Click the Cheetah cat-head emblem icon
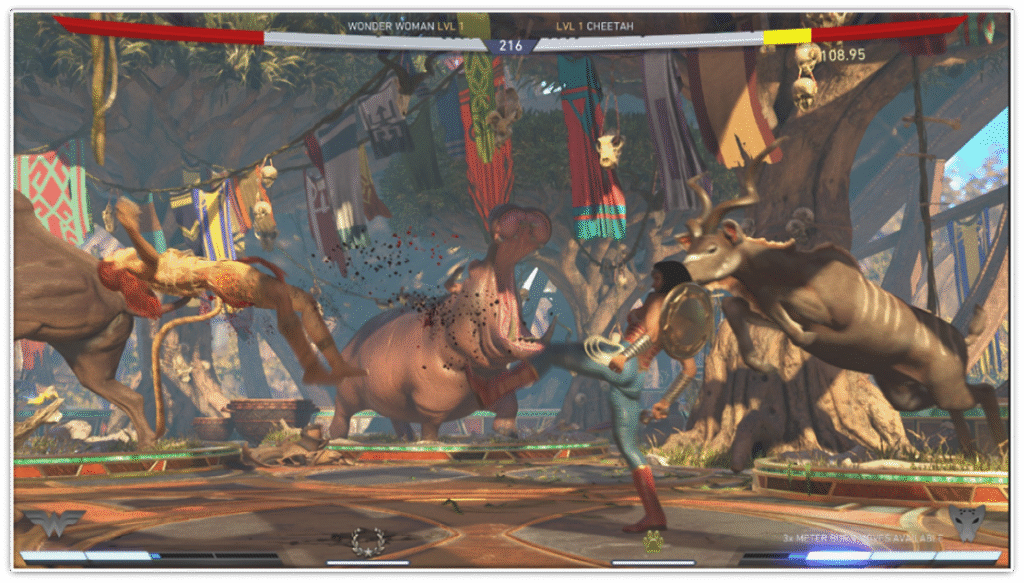The height and width of the screenshot is (583, 1024). point(969,522)
